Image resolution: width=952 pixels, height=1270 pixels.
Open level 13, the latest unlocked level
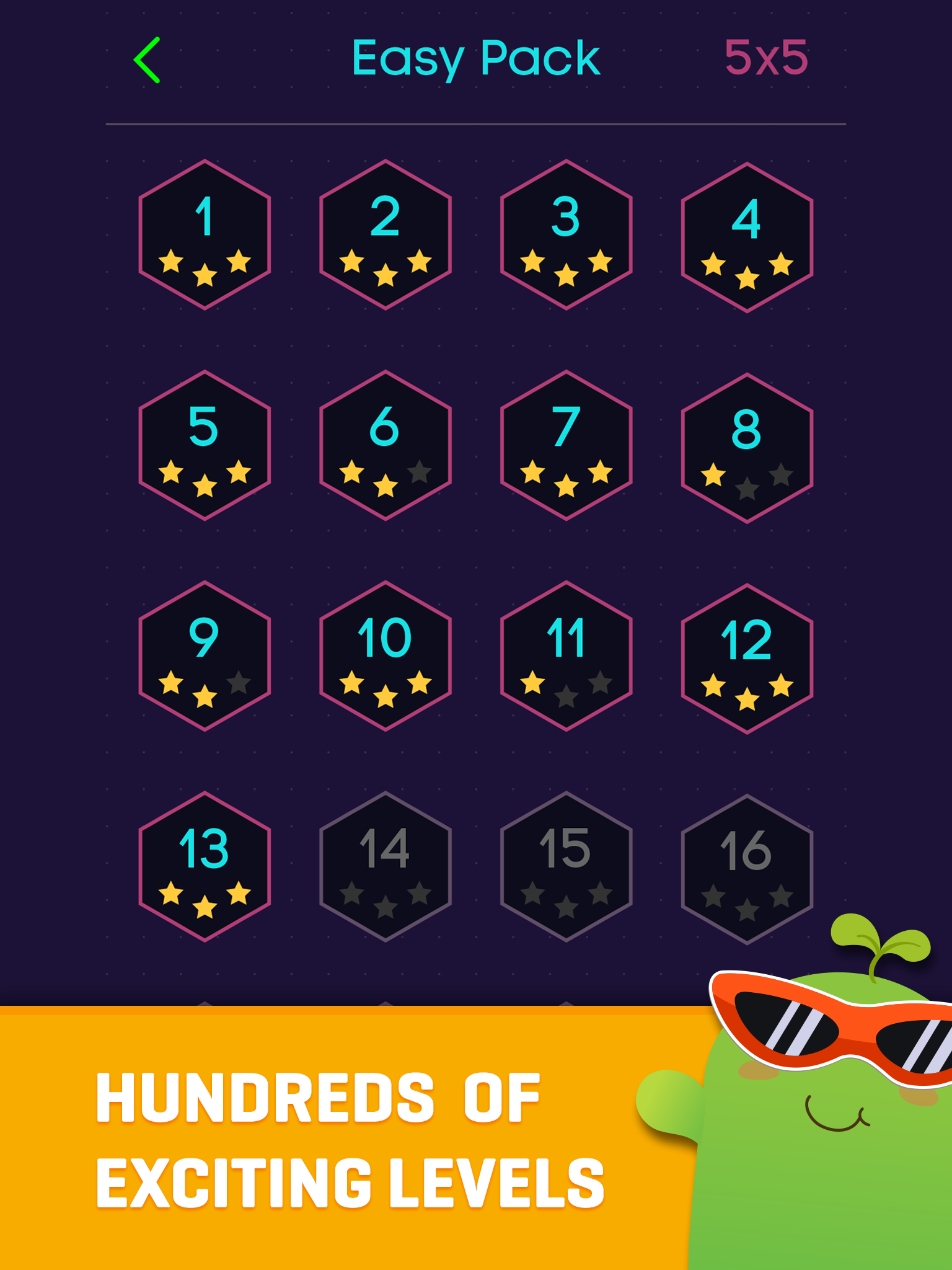205,868
